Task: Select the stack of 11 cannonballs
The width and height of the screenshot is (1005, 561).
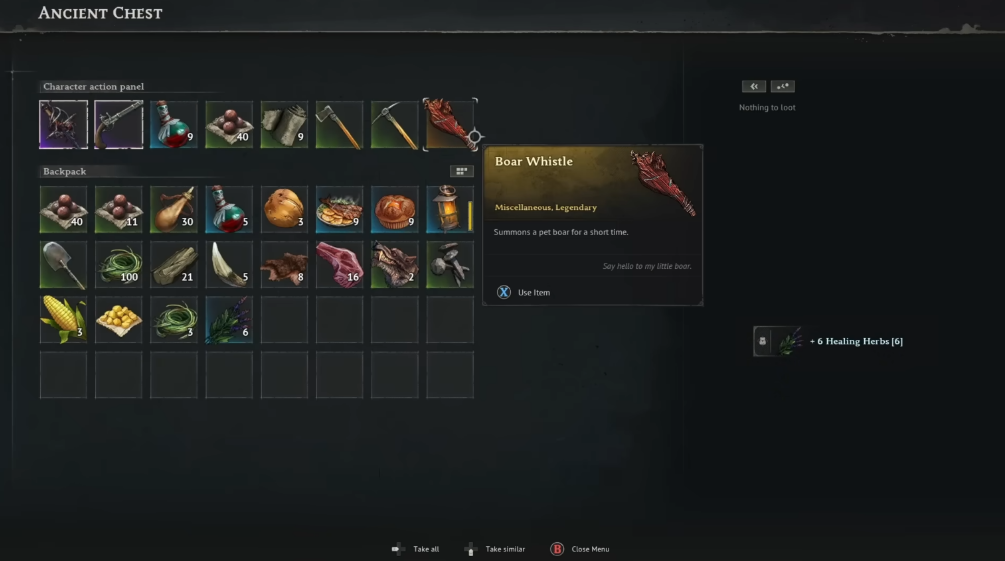Action: click(x=118, y=209)
